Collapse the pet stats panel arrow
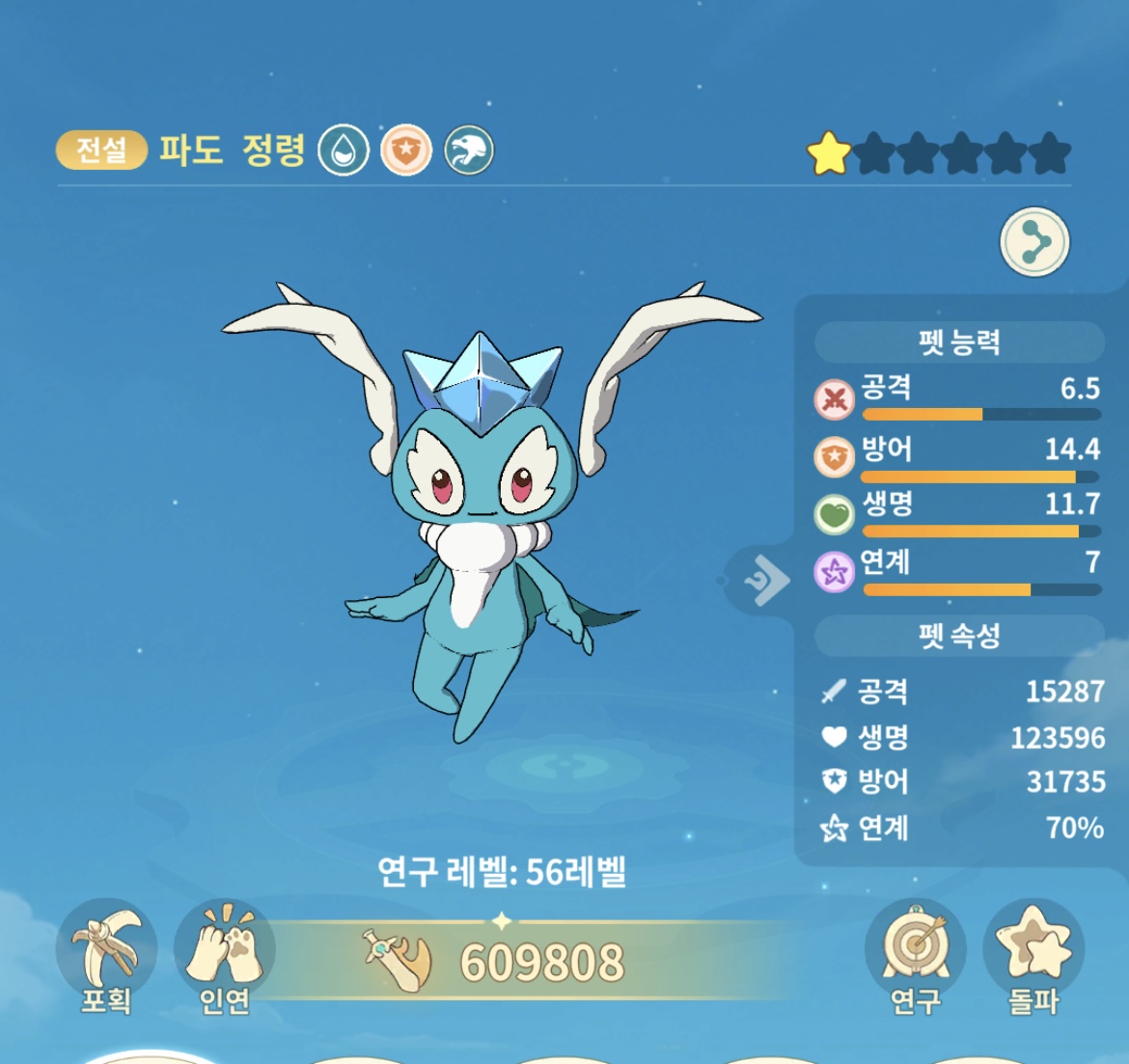The height and width of the screenshot is (1064, 1129). [765, 580]
